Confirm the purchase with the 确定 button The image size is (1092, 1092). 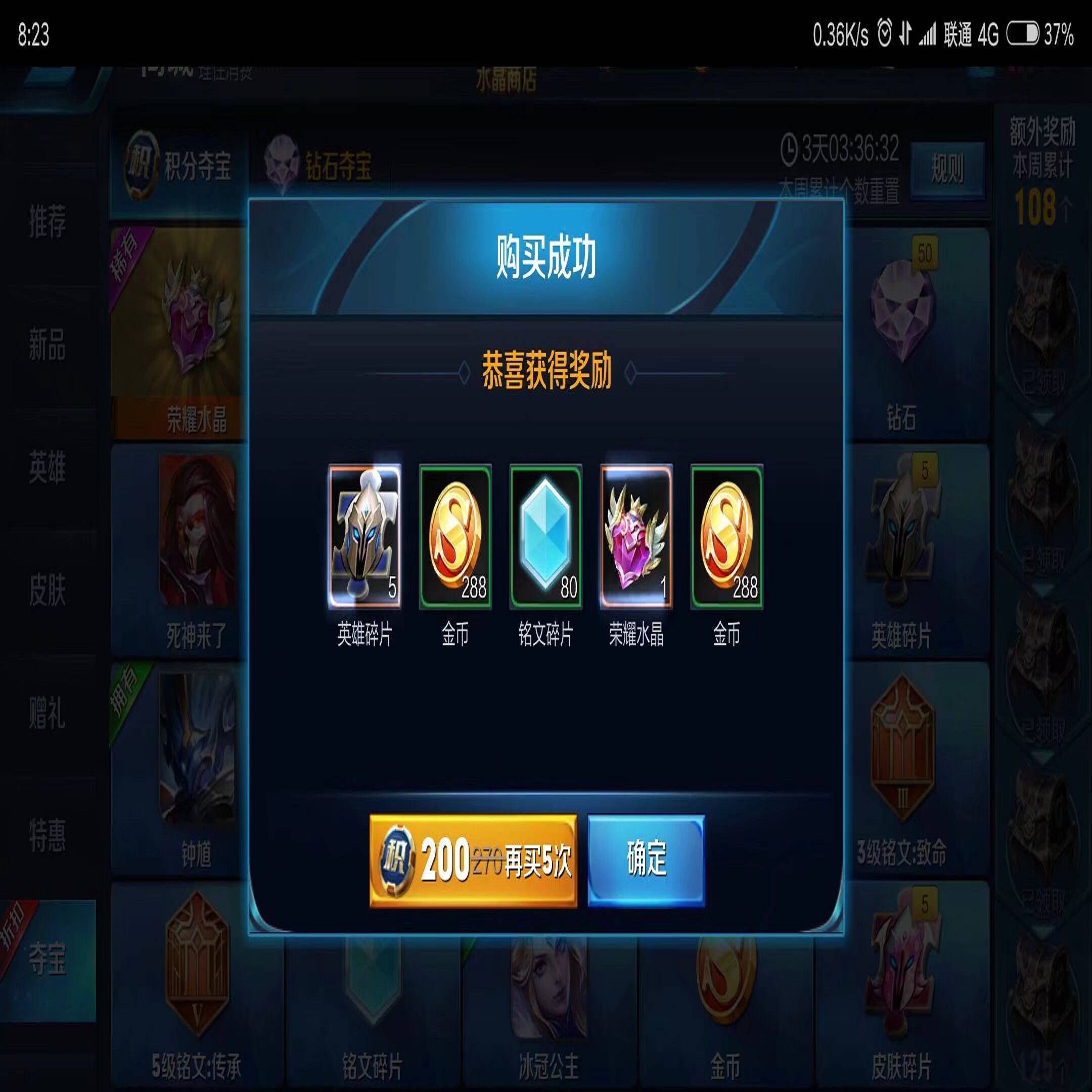[x=646, y=859]
